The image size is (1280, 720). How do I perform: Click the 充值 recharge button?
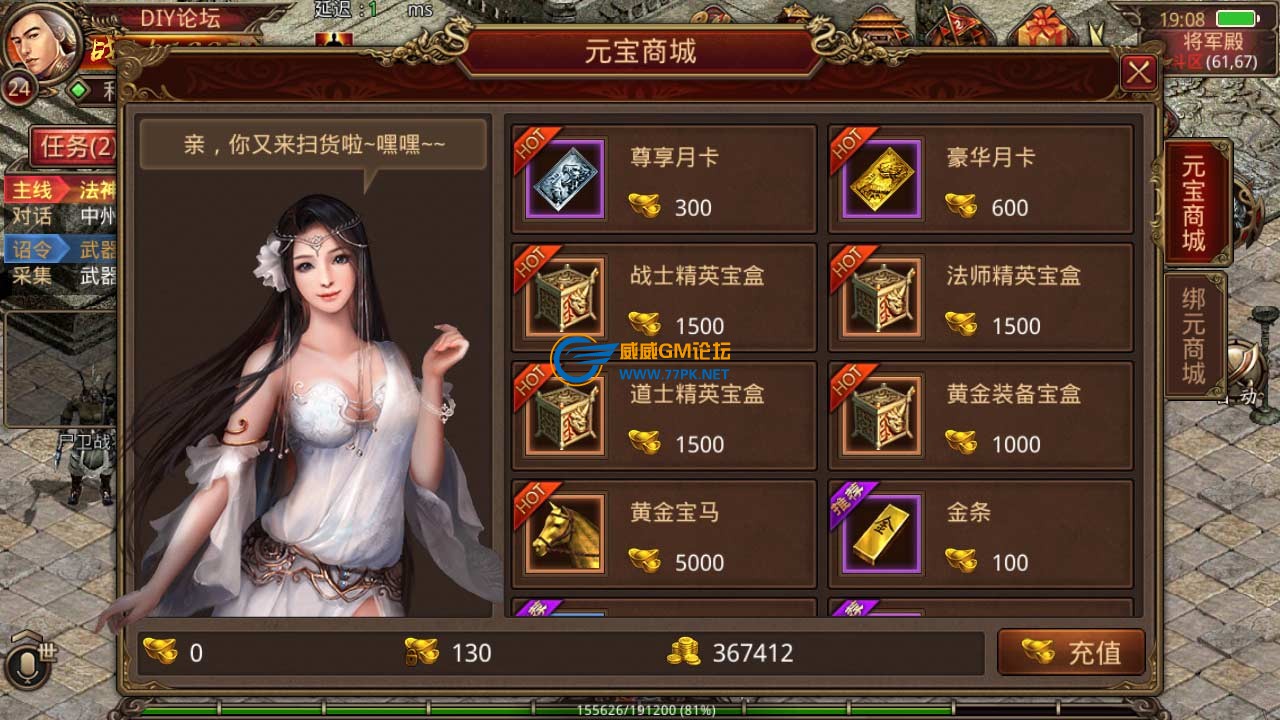pyautogui.click(x=1072, y=652)
